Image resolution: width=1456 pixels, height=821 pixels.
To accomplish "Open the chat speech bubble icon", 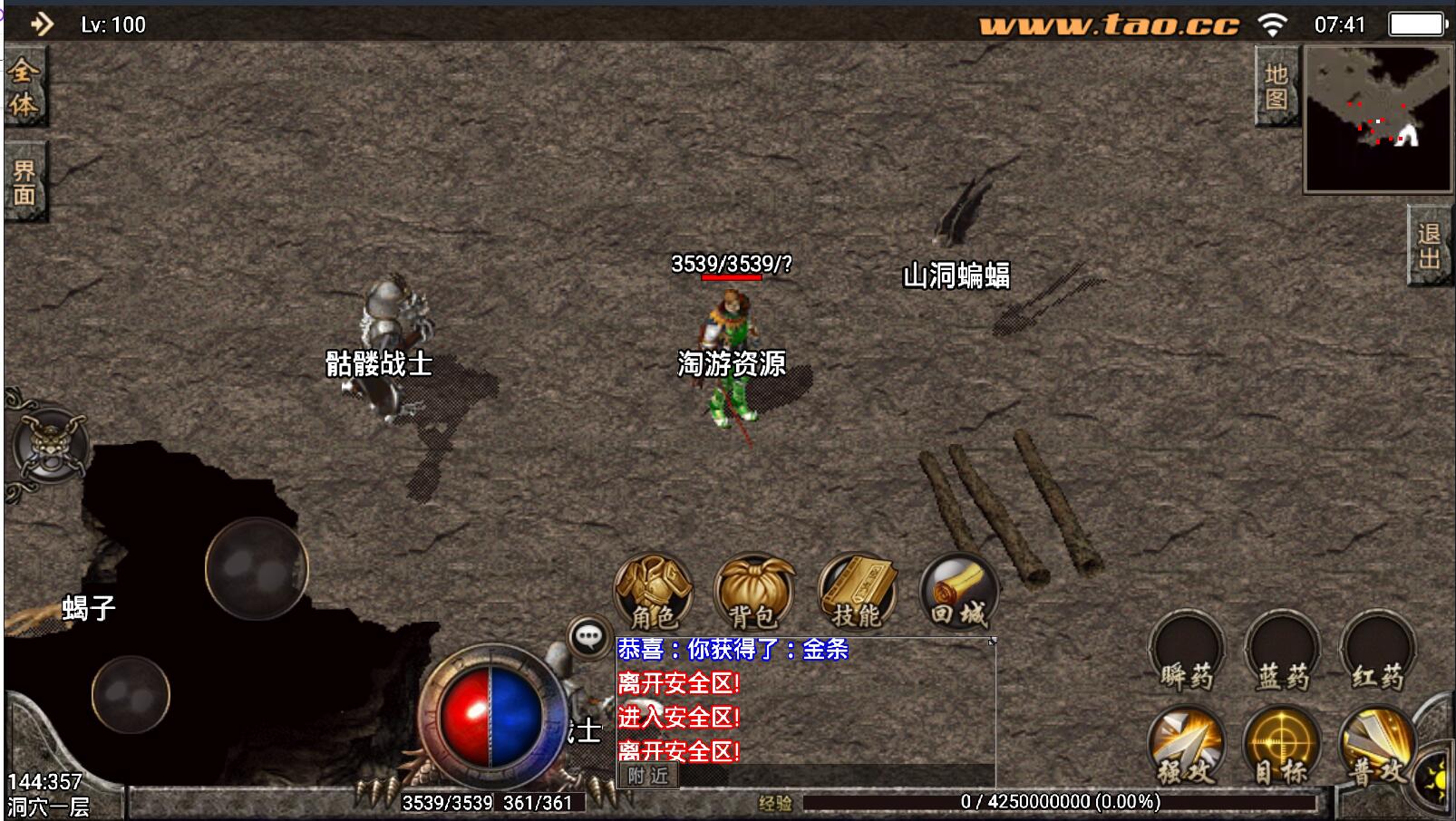I will coord(589,637).
